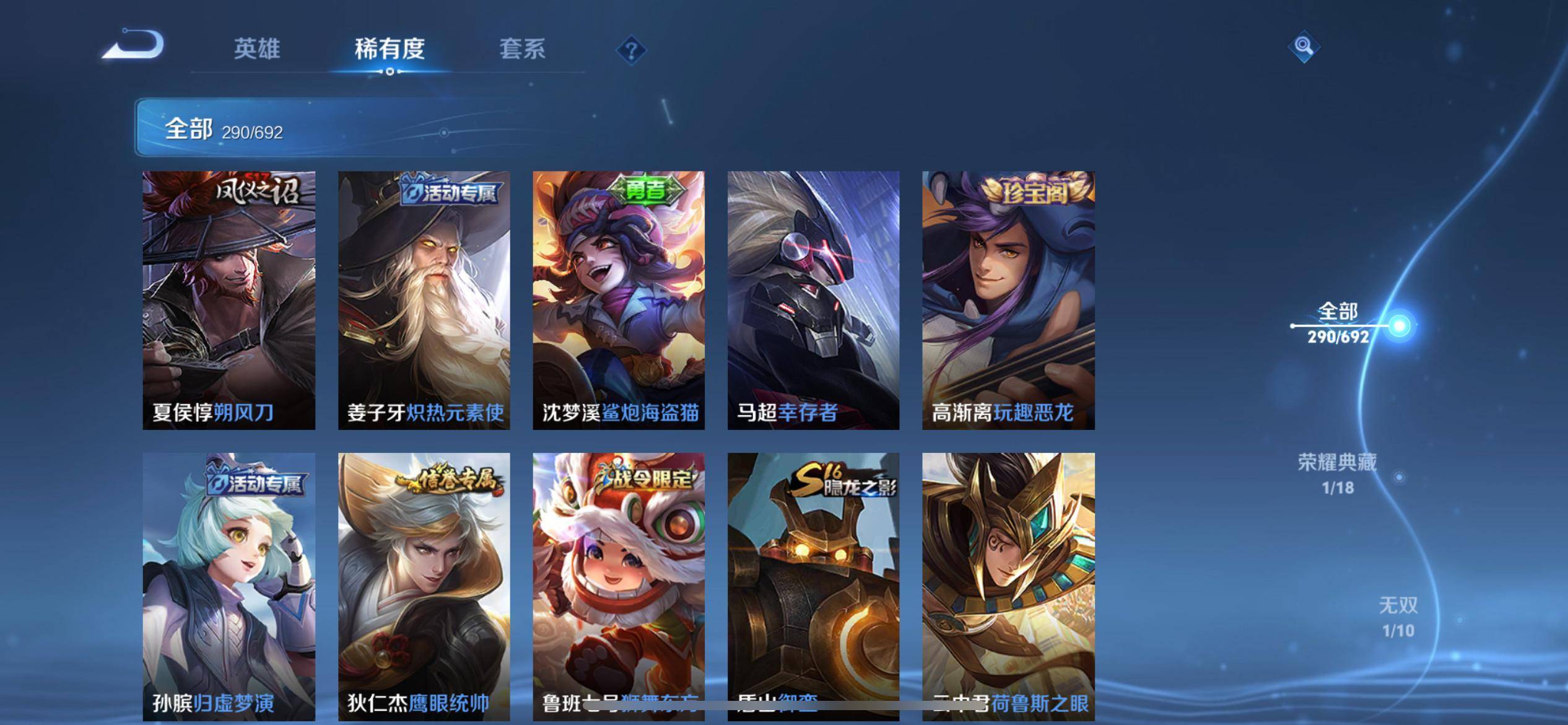View the 高渐离 玩趣恶龙 skin card

1008,300
